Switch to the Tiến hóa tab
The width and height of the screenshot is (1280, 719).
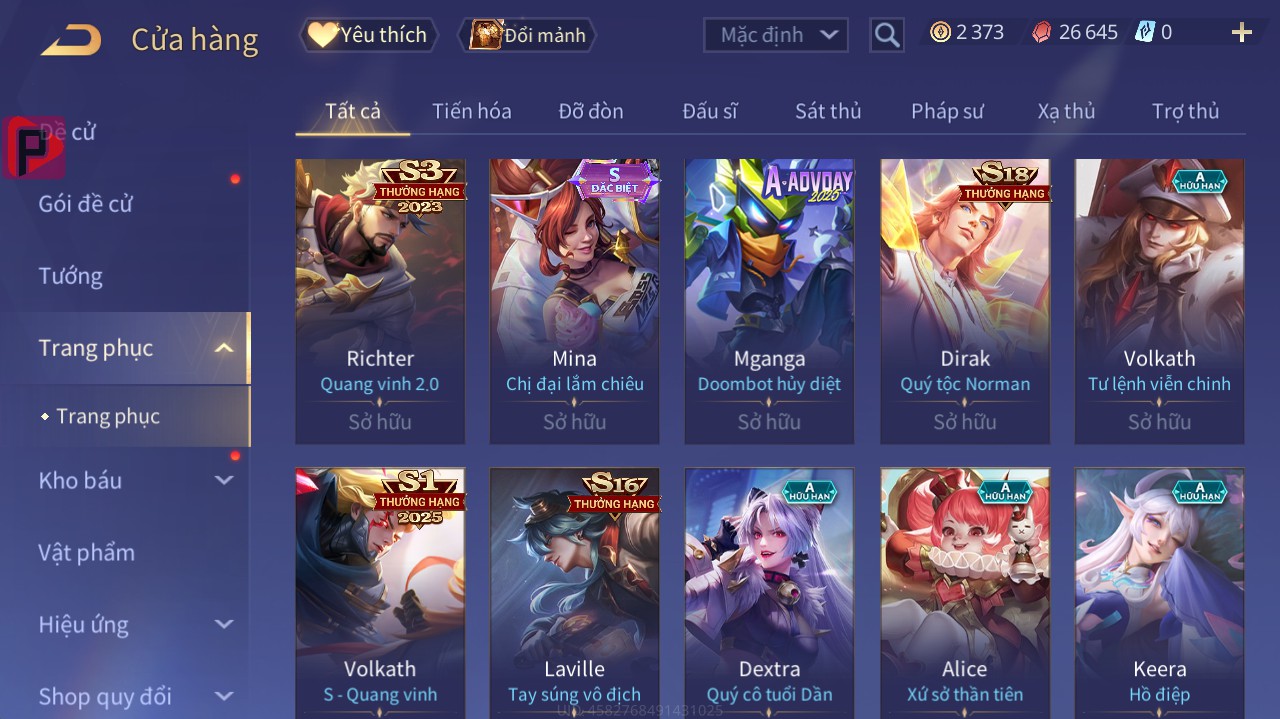point(471,111)
